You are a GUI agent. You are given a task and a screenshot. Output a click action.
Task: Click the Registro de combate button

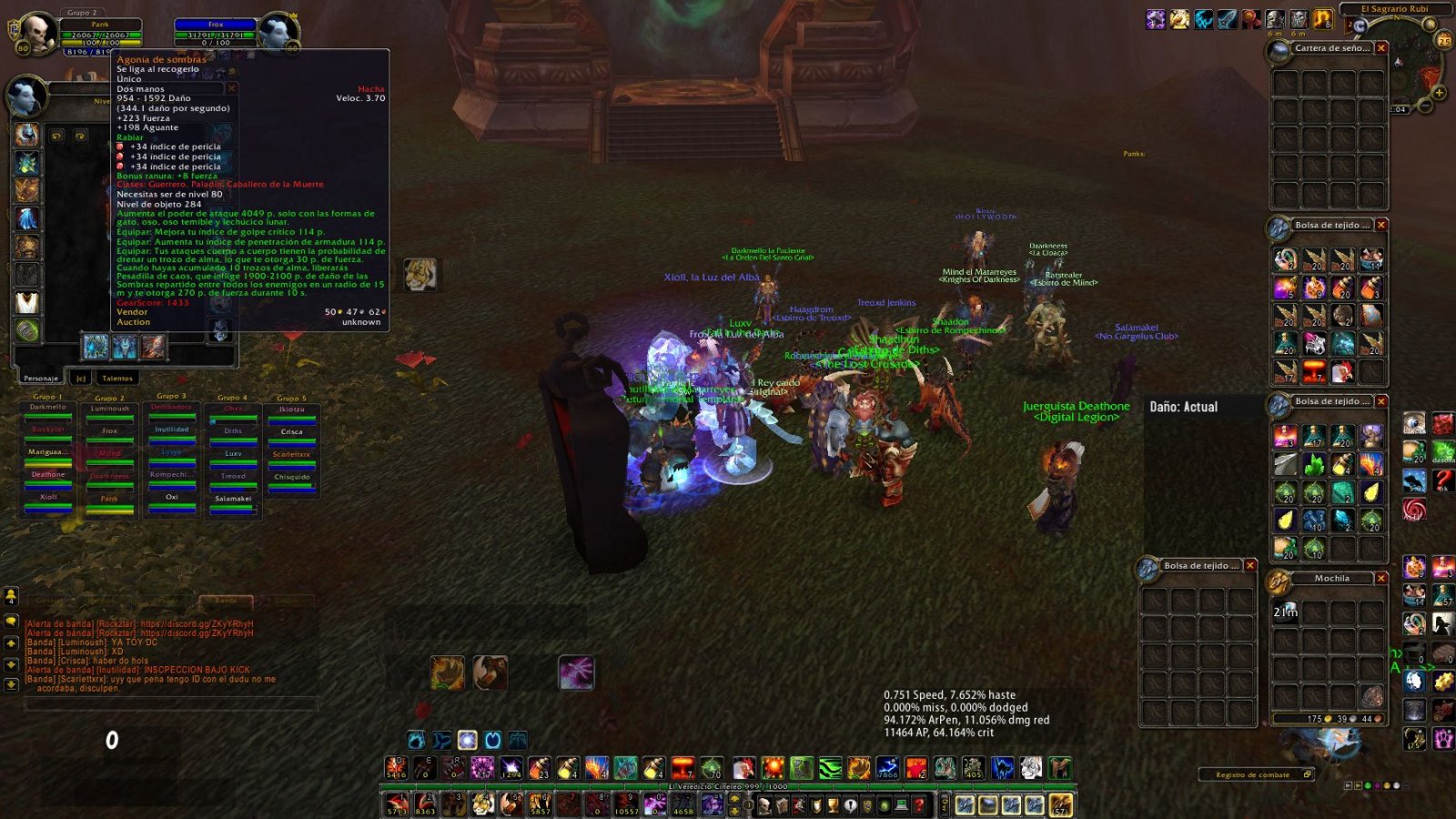point(1254,774)
